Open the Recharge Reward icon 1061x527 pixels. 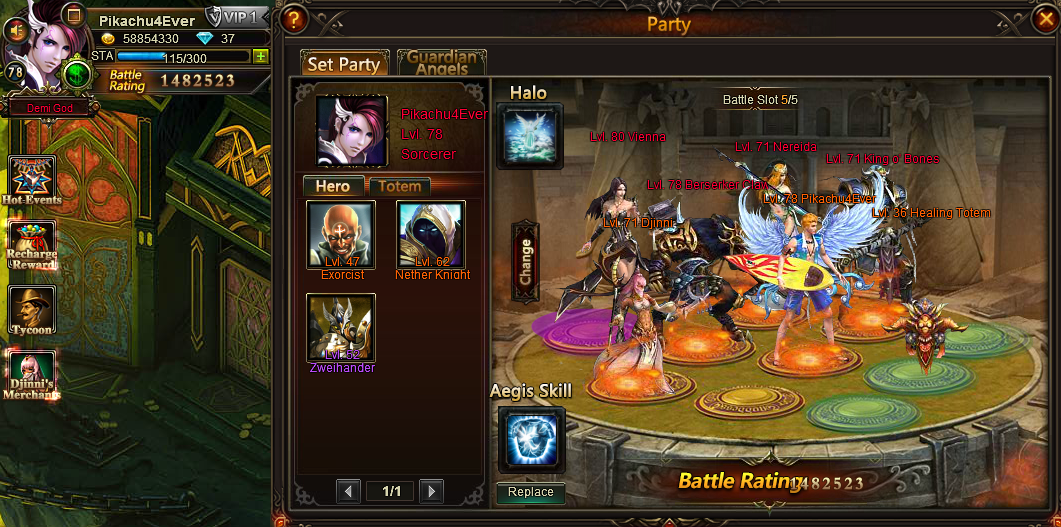point(32,245)
